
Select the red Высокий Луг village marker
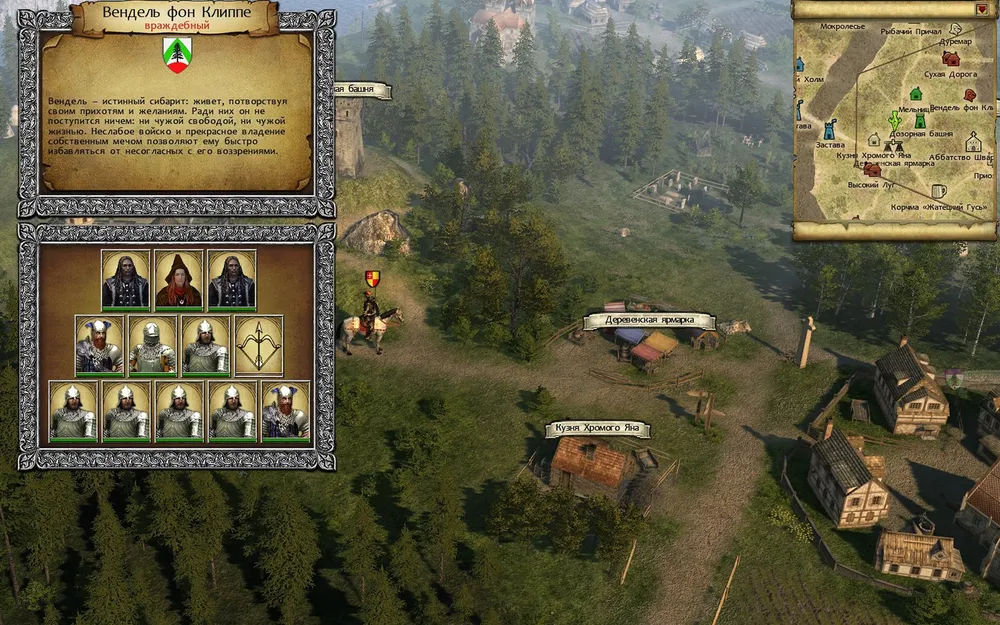pyautogui.click(x=873, y=170)
